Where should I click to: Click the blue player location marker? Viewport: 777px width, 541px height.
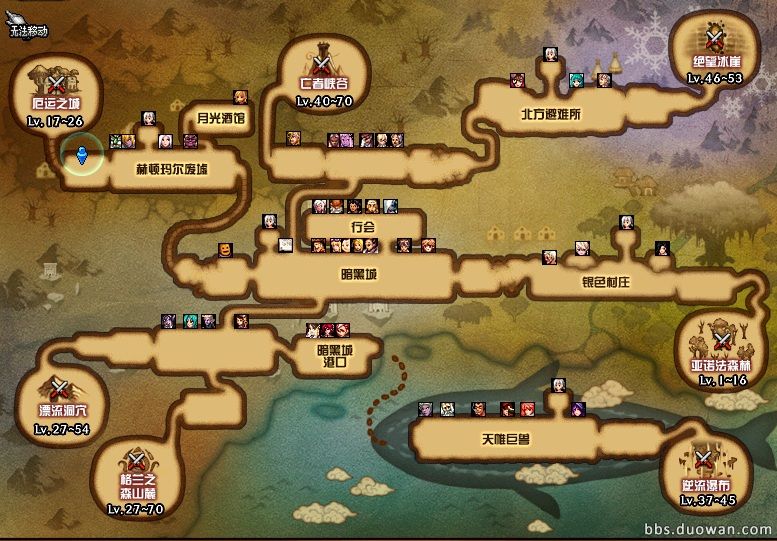80,156
